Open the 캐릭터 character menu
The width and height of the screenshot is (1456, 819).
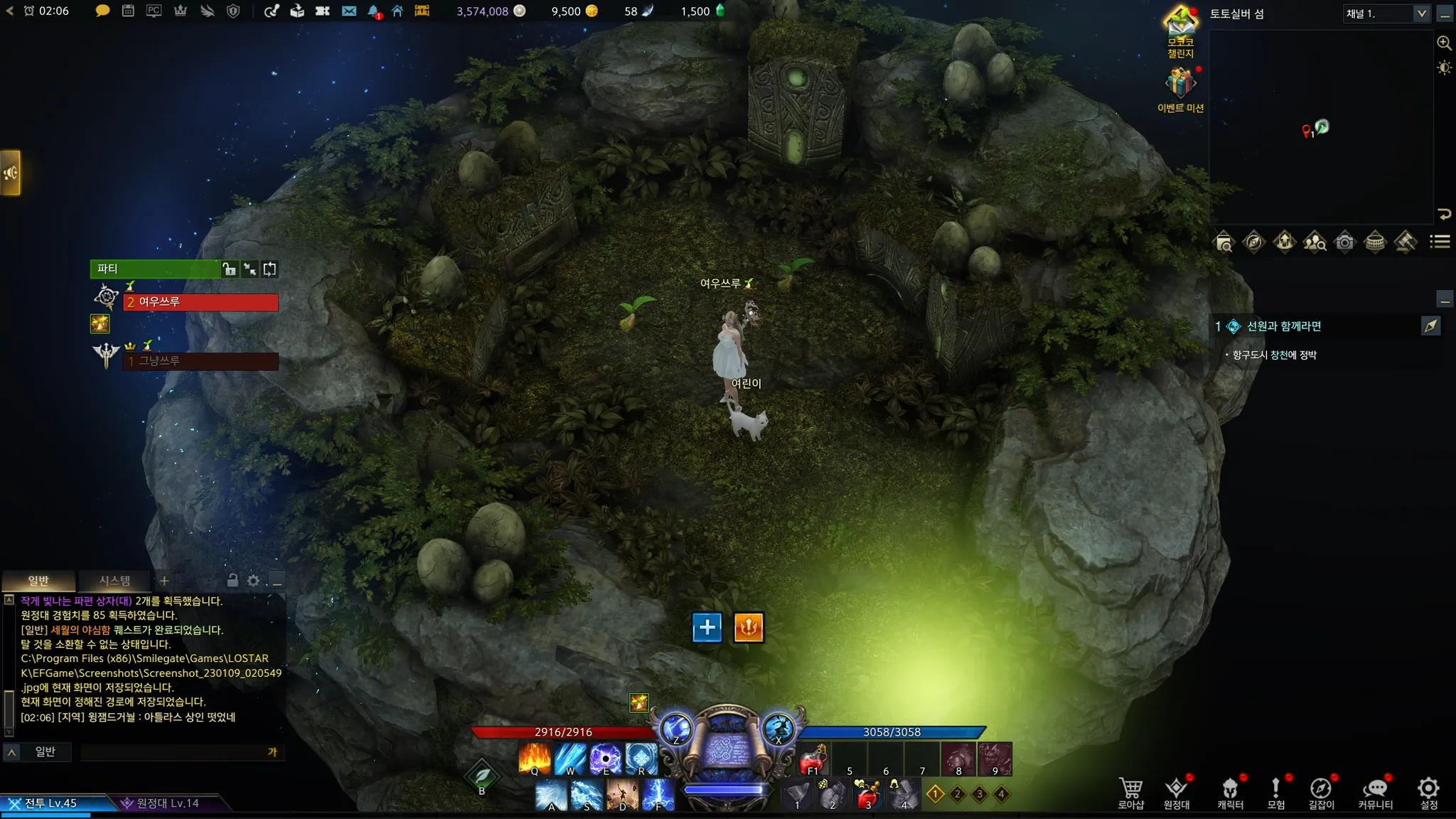click(1230, 792)
